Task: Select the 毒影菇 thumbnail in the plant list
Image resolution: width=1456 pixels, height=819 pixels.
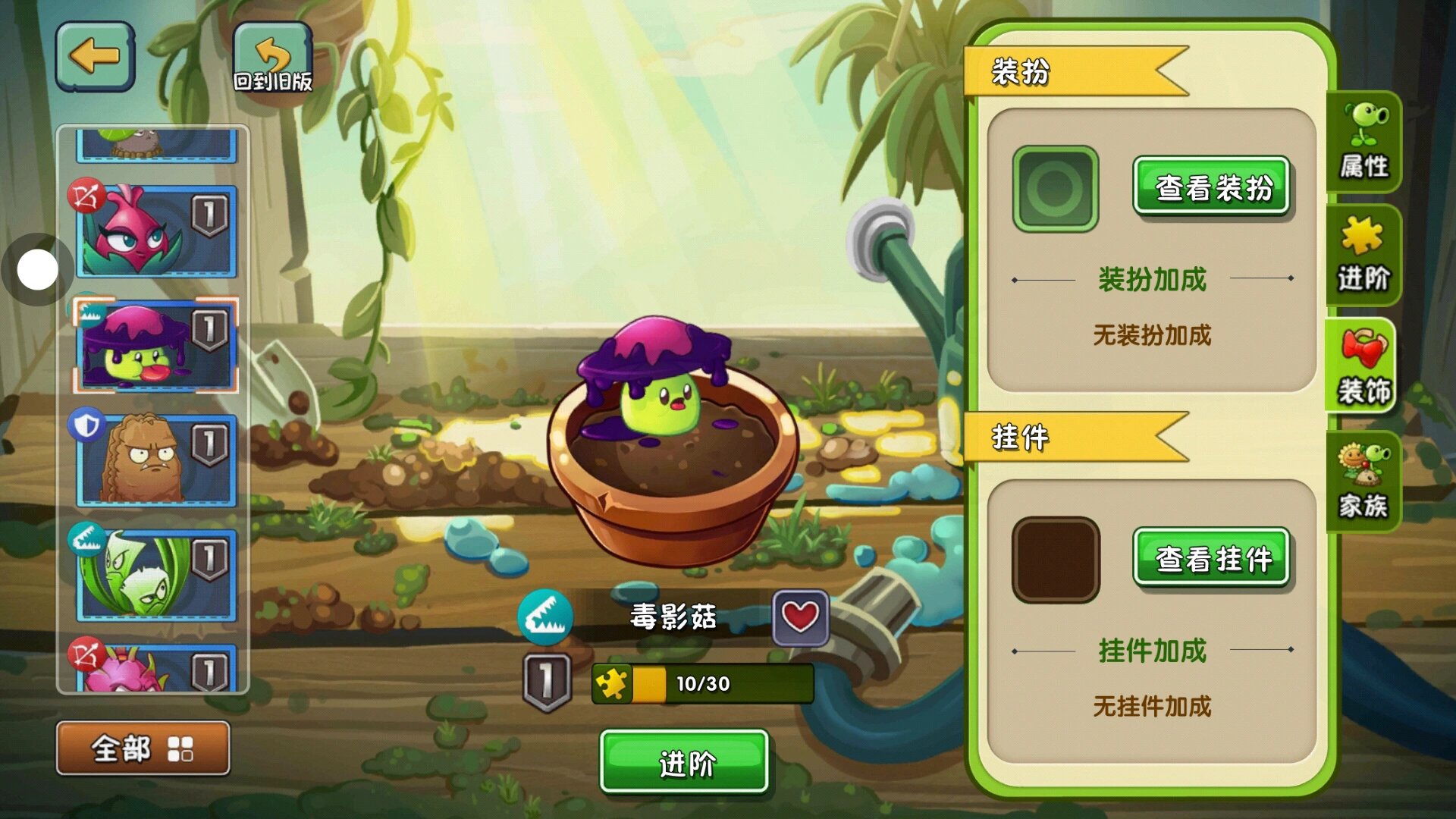Action: pos(155,345)
